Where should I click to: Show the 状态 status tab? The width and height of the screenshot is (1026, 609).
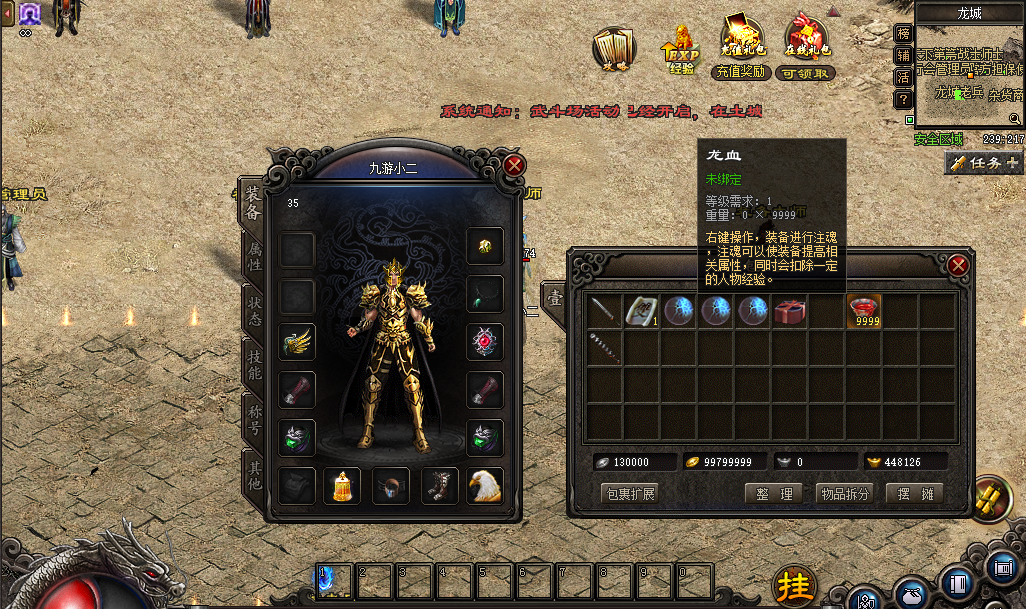click(x=253, y=311)
